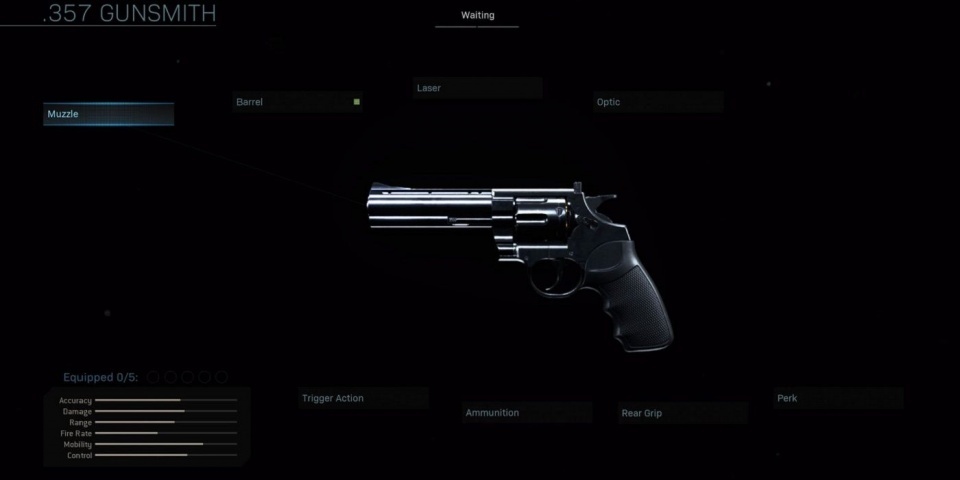Open the Barrel attachment slot

297,102
